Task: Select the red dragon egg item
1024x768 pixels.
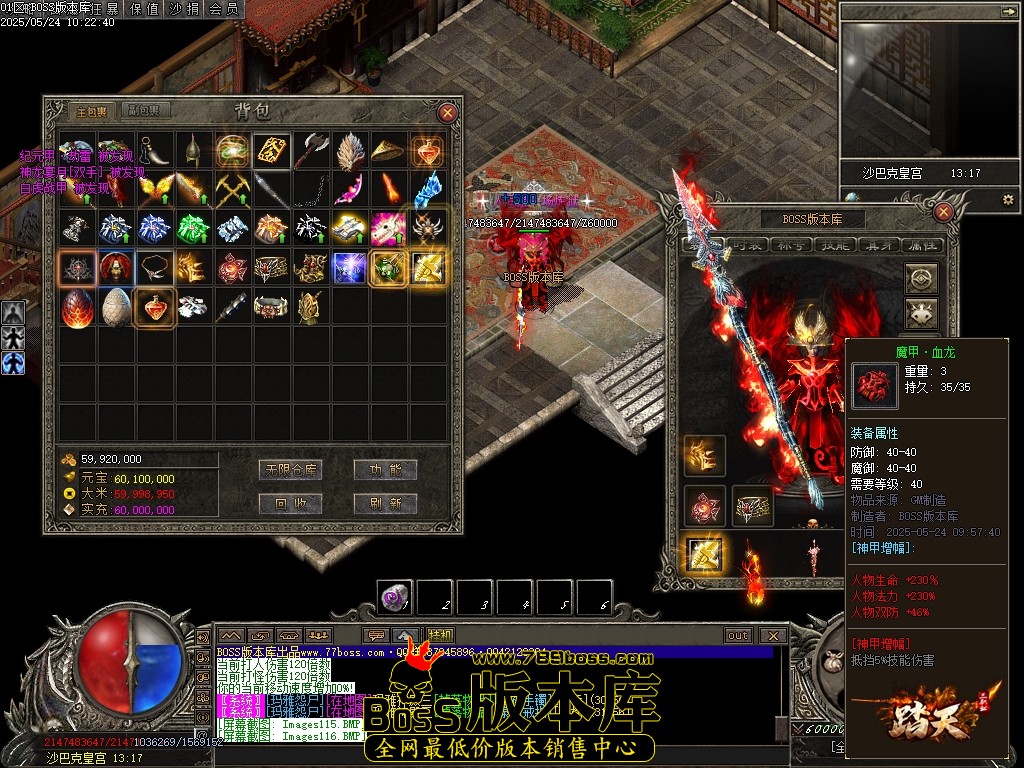Action: [77, 308]
